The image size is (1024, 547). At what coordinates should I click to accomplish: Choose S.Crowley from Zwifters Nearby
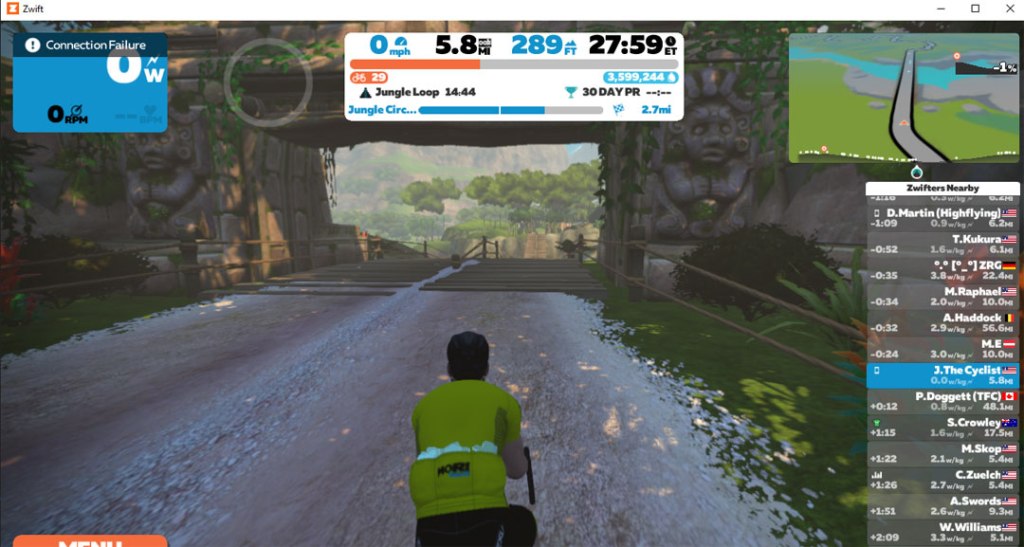tap(943, 427)
